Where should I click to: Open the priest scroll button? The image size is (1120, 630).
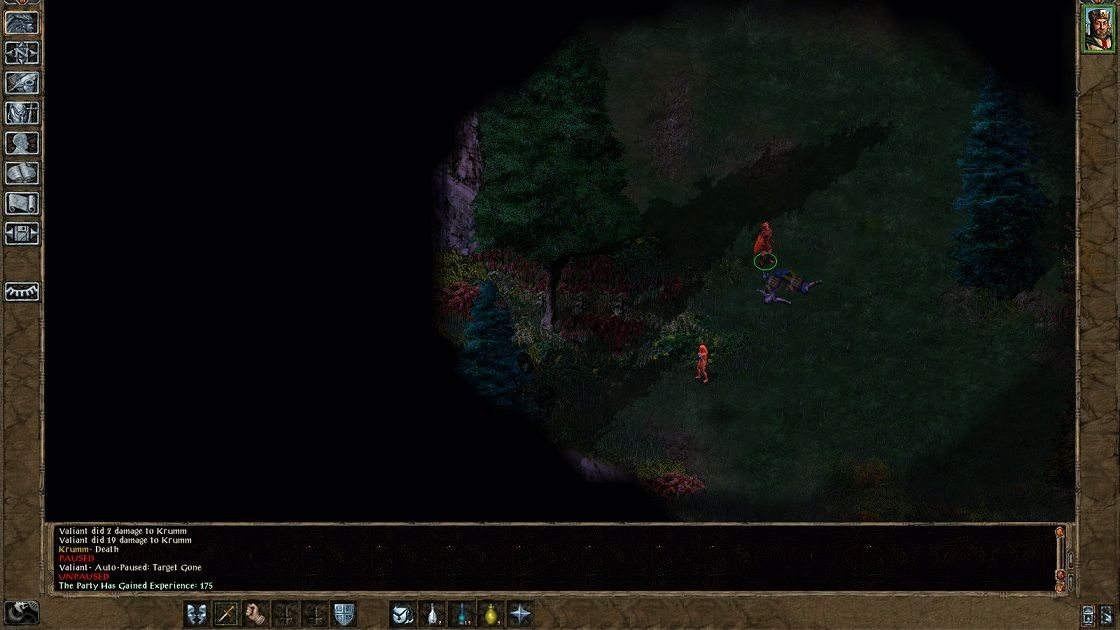(x=22, y=203)
